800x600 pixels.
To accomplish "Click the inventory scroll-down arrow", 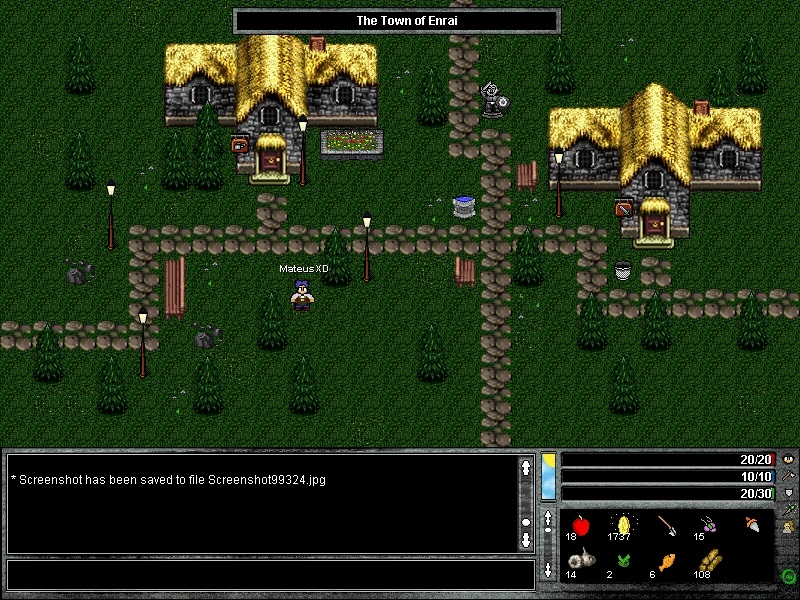I will coord(548,571).
